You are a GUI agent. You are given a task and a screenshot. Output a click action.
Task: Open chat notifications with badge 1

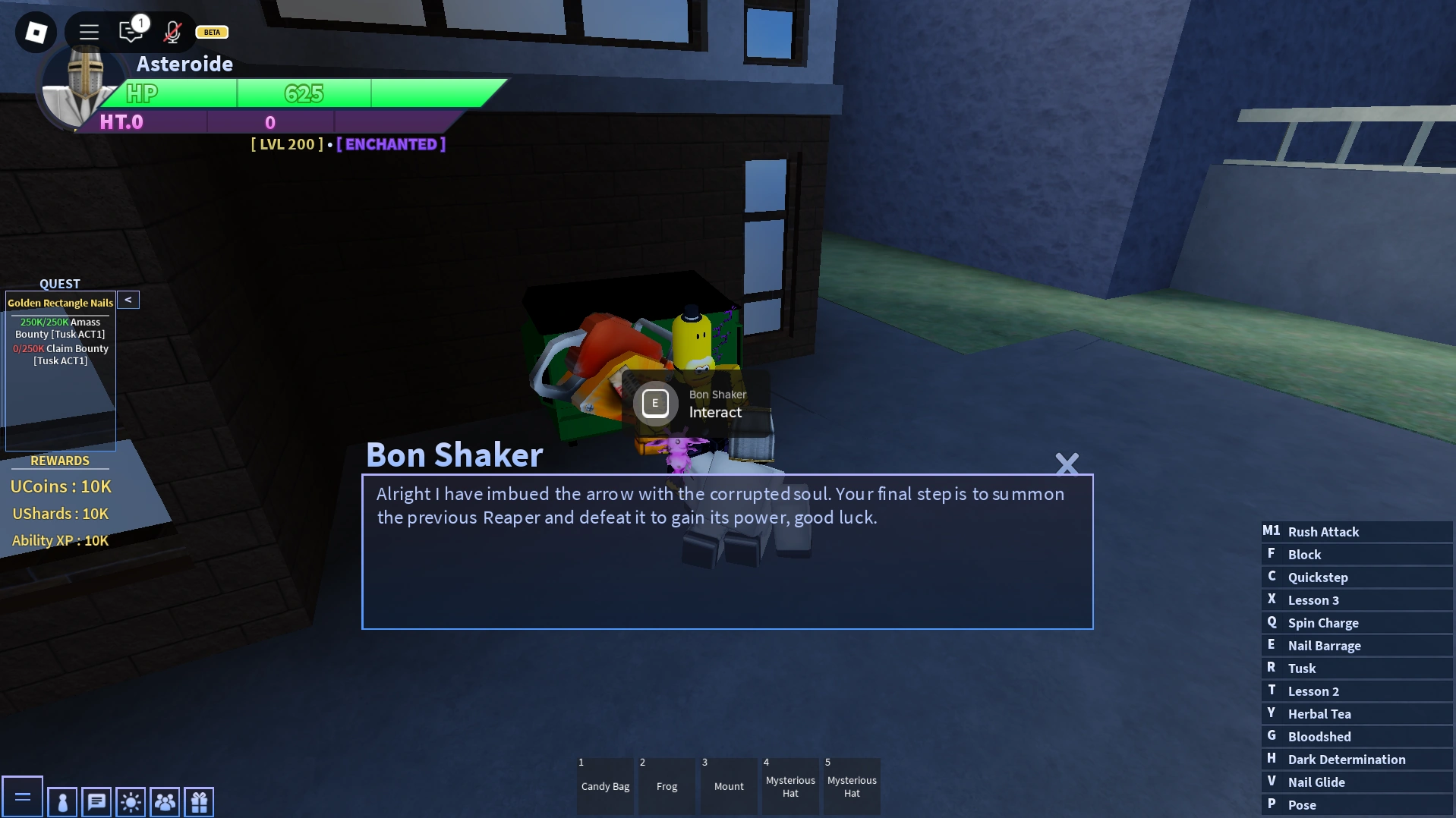131,32
